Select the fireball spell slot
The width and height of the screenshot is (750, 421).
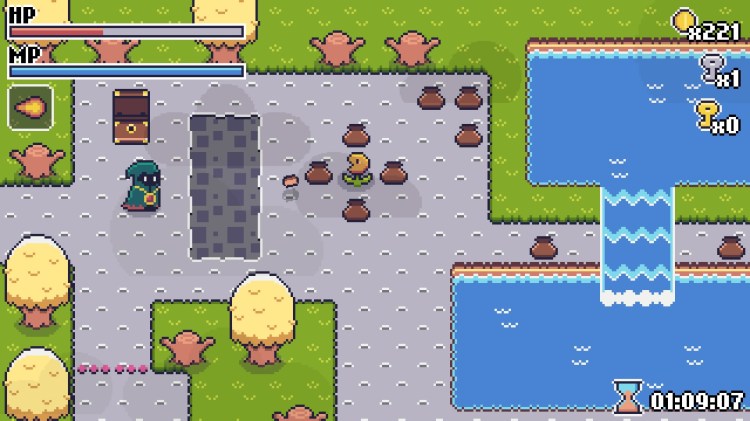tap(30, 107)
